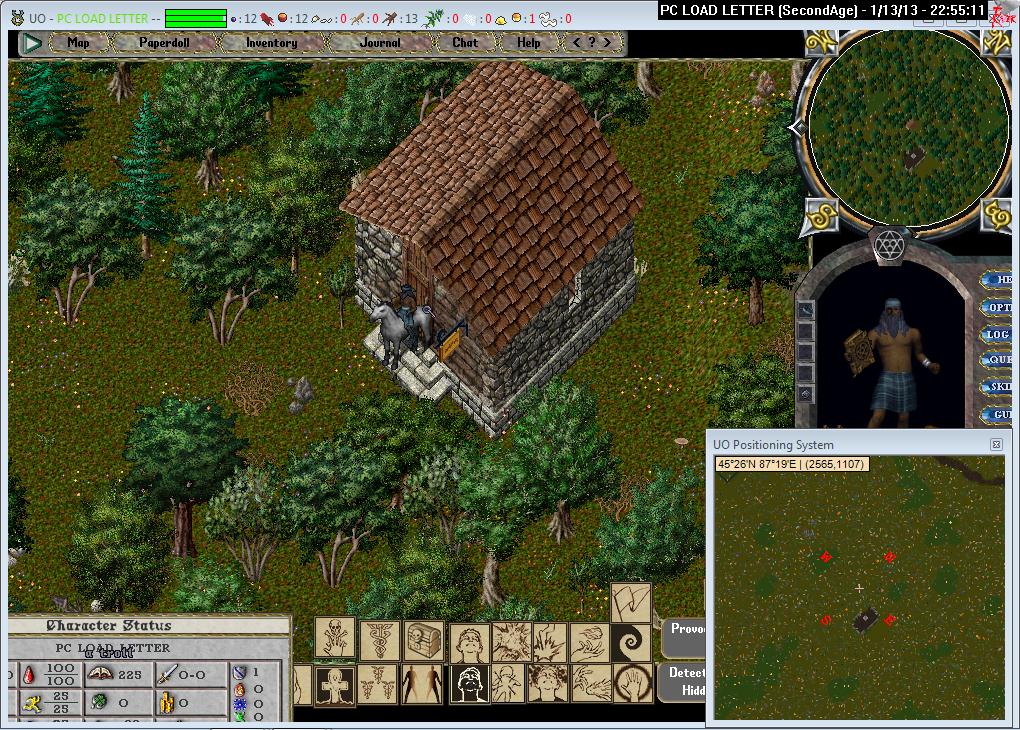Open the Inventory from the menu bar
This screenshot has width=1020, height=730.
coord(271,43)
